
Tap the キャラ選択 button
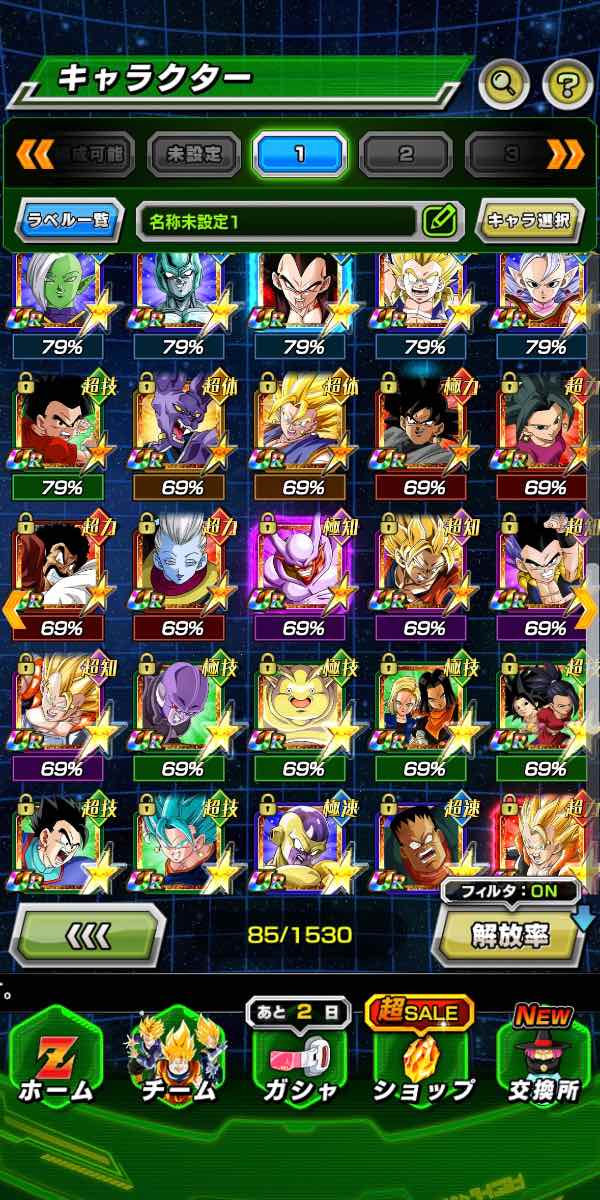[x=530, y=219]
